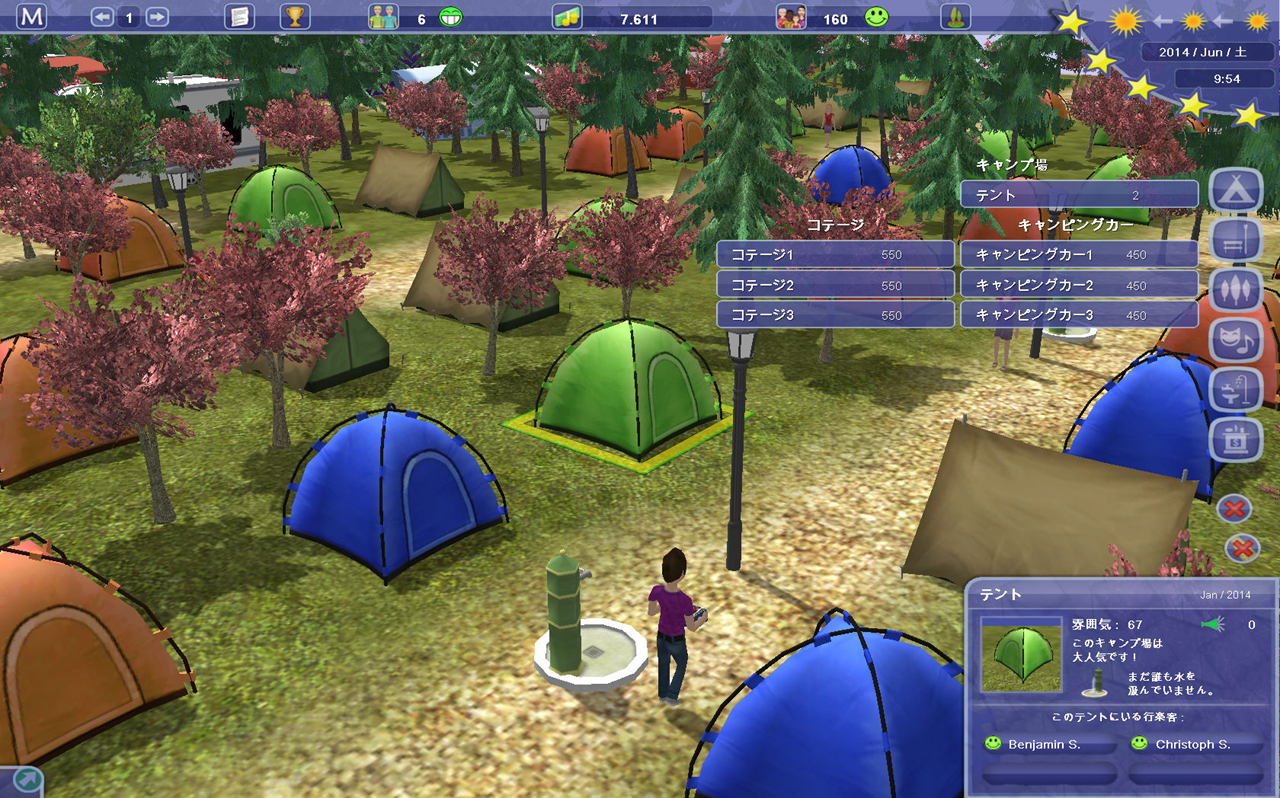Decrease game speed with the left arrow
1280x798 pixels.
pyautogui.click(x=102, y=18)
